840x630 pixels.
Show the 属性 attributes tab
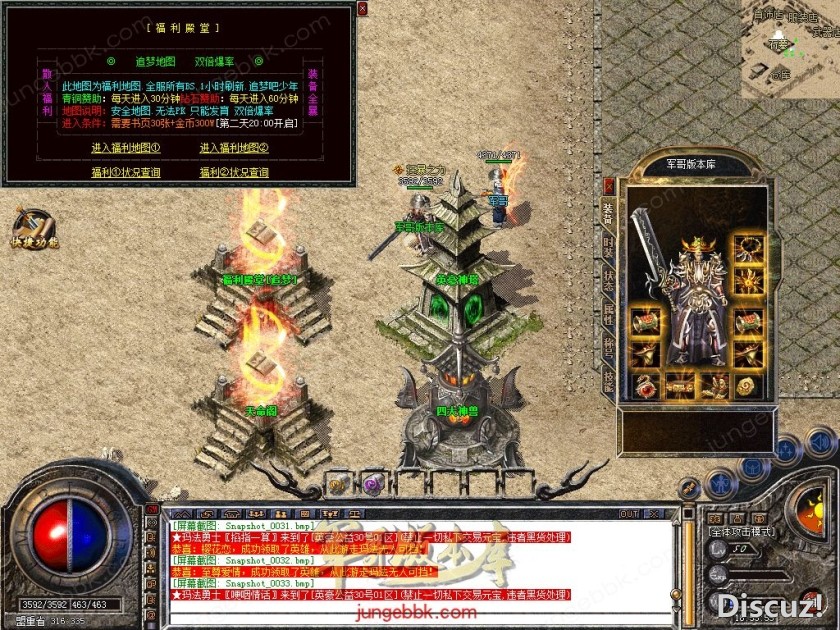point(609,314)
